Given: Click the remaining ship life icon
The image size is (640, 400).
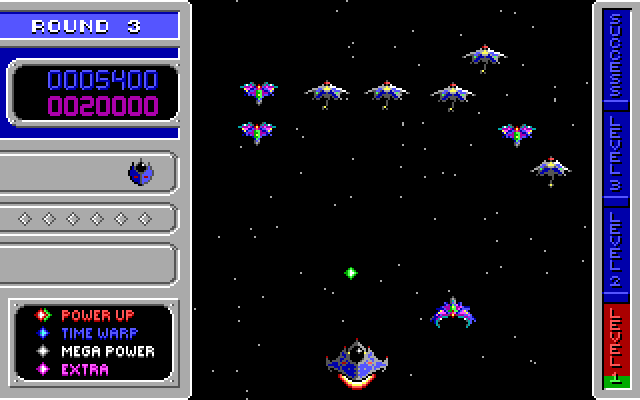Looking at the screenshot, I should (141, 173).
